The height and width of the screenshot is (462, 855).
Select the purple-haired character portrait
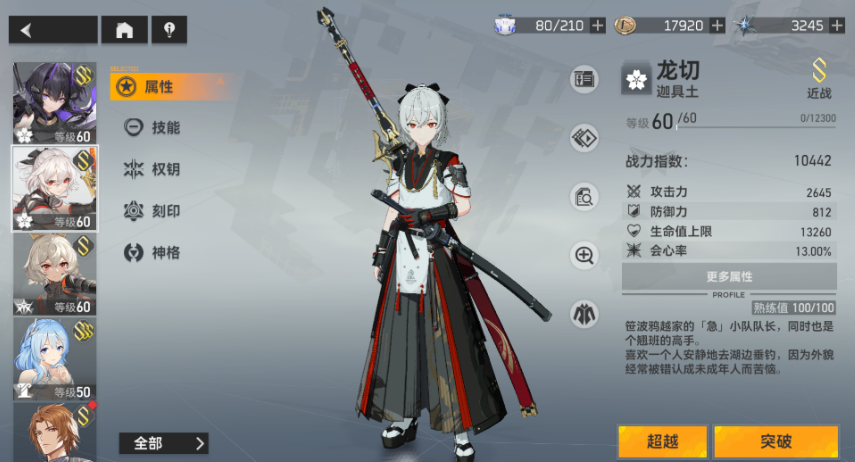[x=54, y=103]
